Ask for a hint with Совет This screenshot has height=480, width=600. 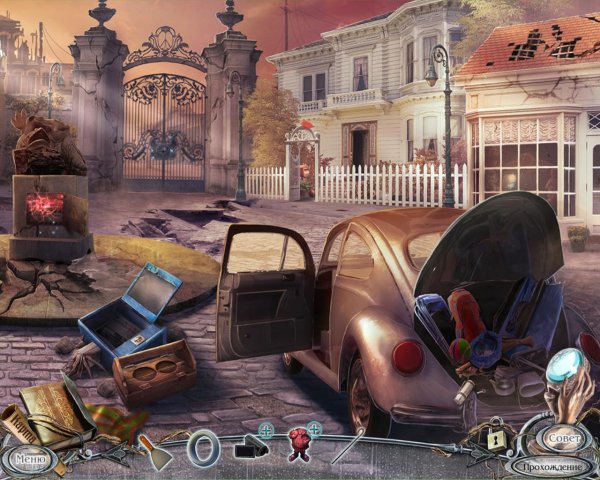562,438
